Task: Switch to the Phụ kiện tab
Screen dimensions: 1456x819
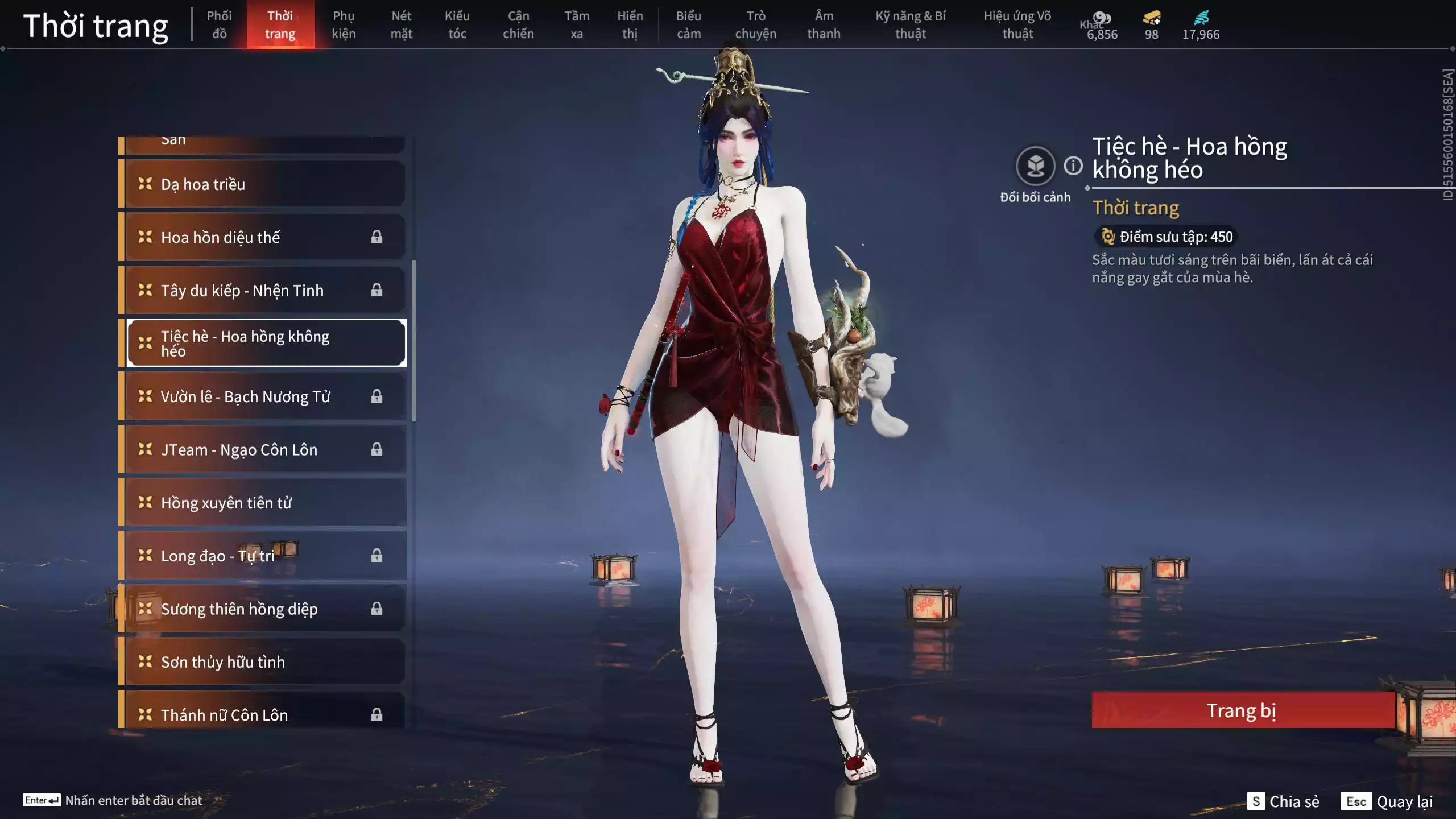Action: pos(344,25)
